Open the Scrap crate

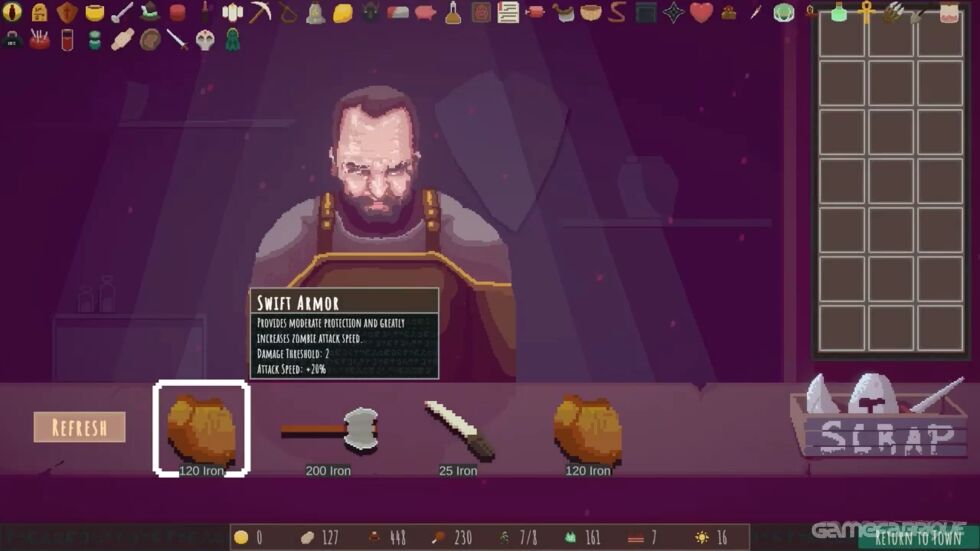(878, 420)
